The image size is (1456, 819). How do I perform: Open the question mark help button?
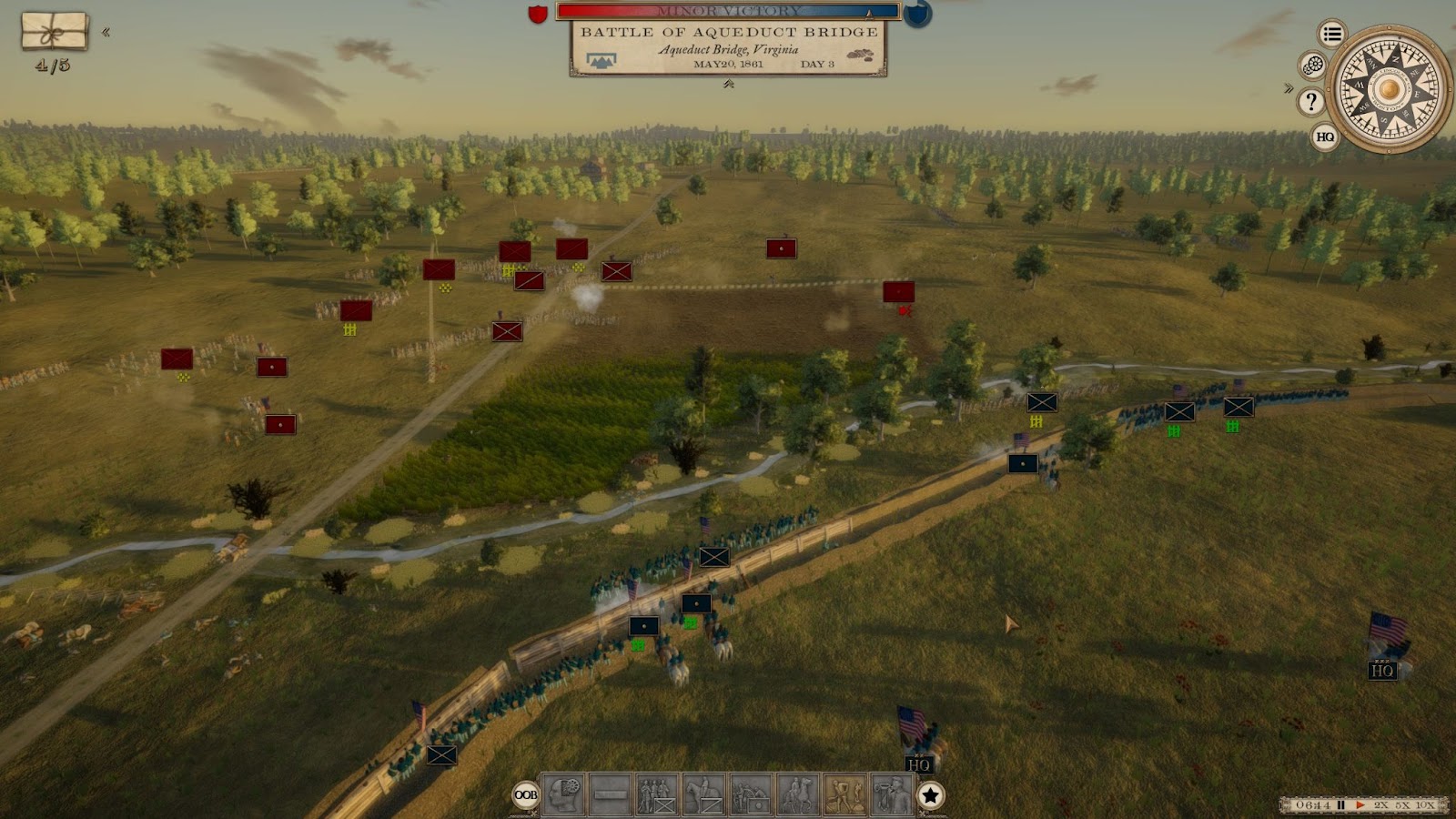1310,101
